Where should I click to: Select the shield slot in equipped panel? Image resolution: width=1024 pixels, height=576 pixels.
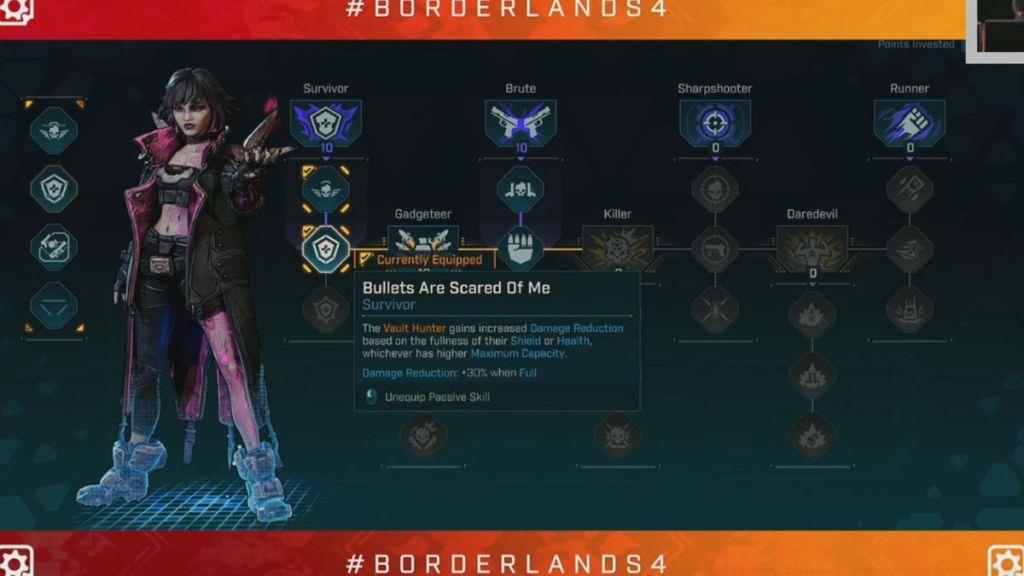(54, 188)
